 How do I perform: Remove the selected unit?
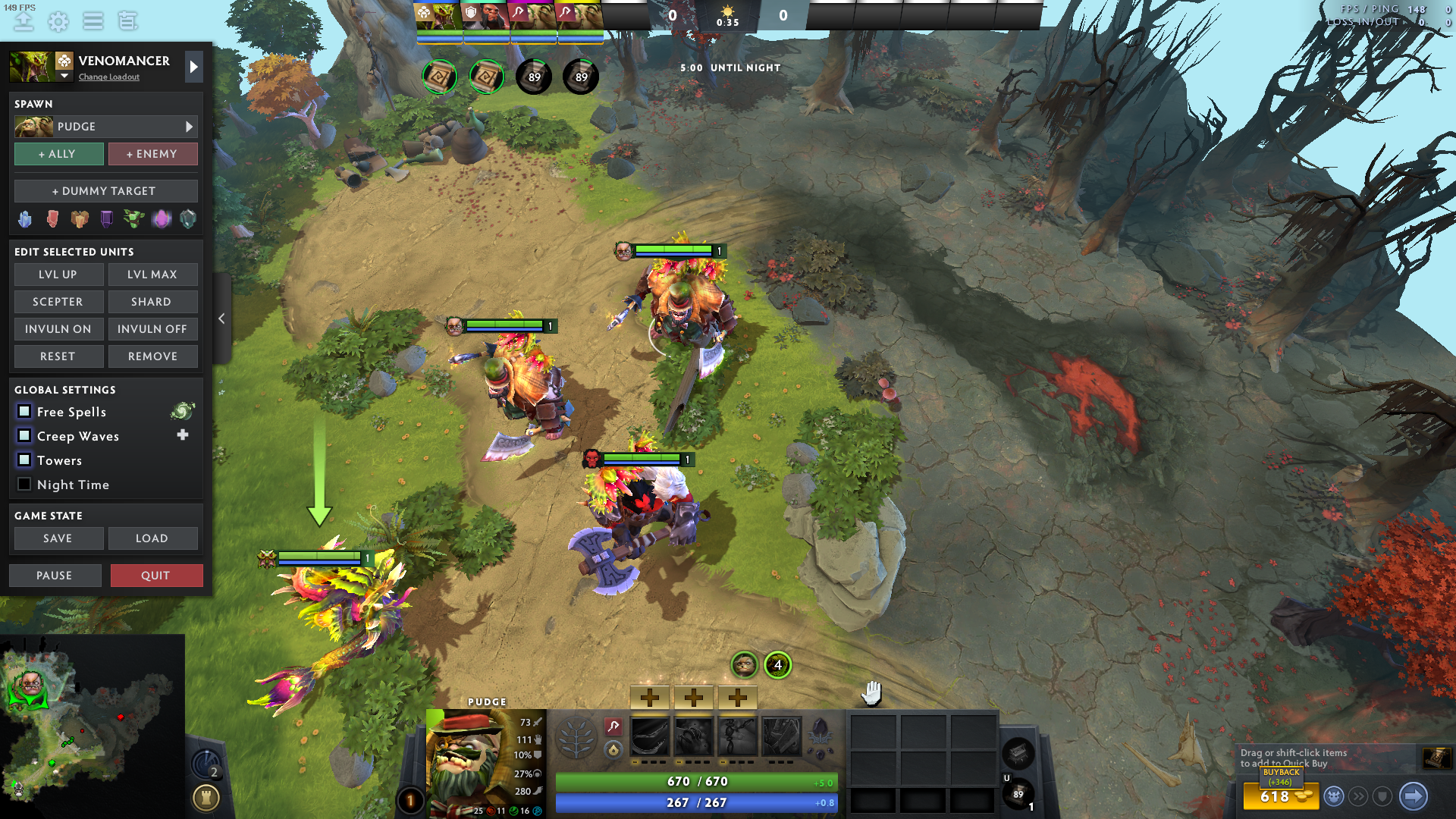pyautogui.click(x=152, y=356)
